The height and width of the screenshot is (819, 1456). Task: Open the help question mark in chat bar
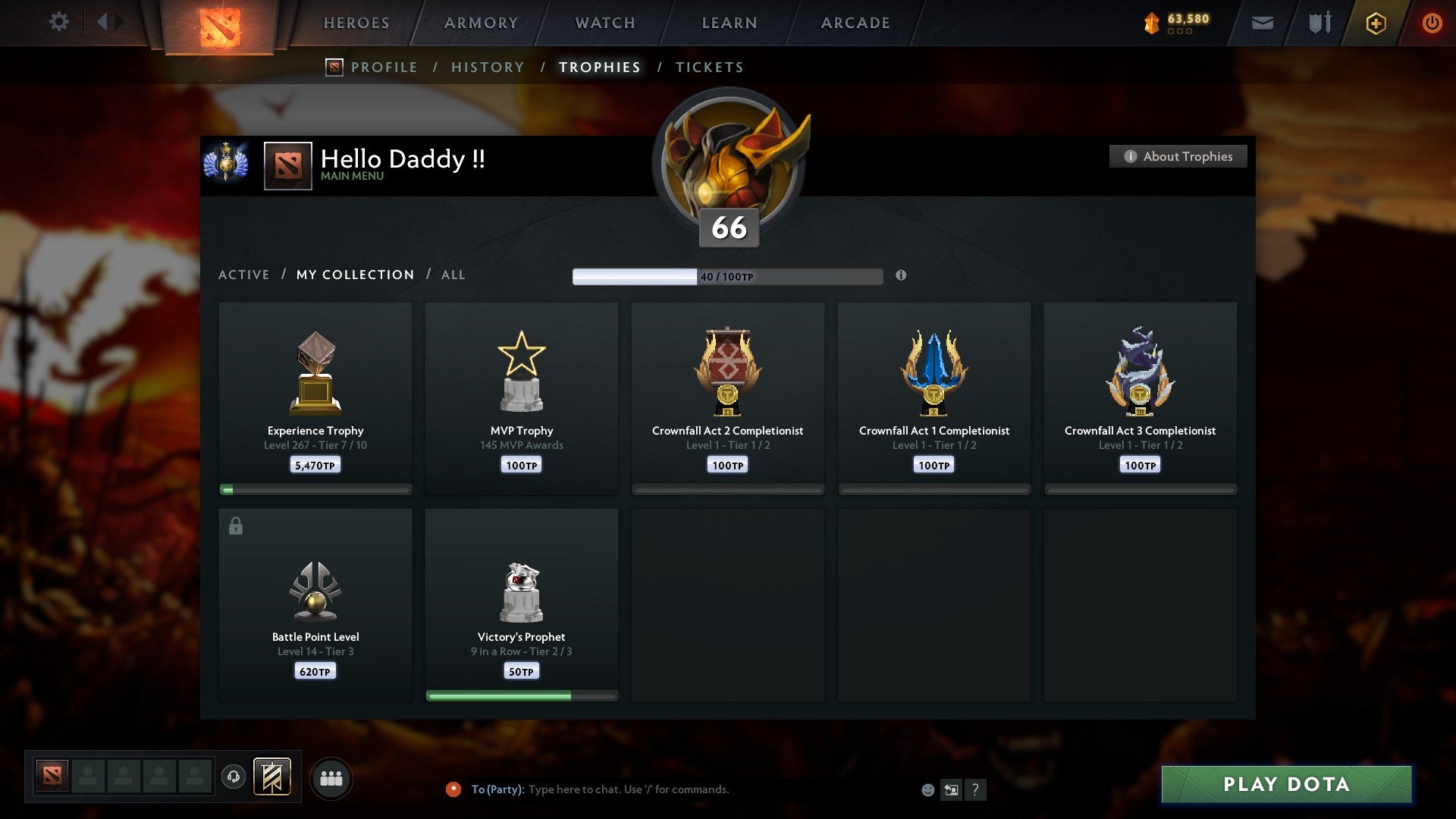[x=977, y=789]
